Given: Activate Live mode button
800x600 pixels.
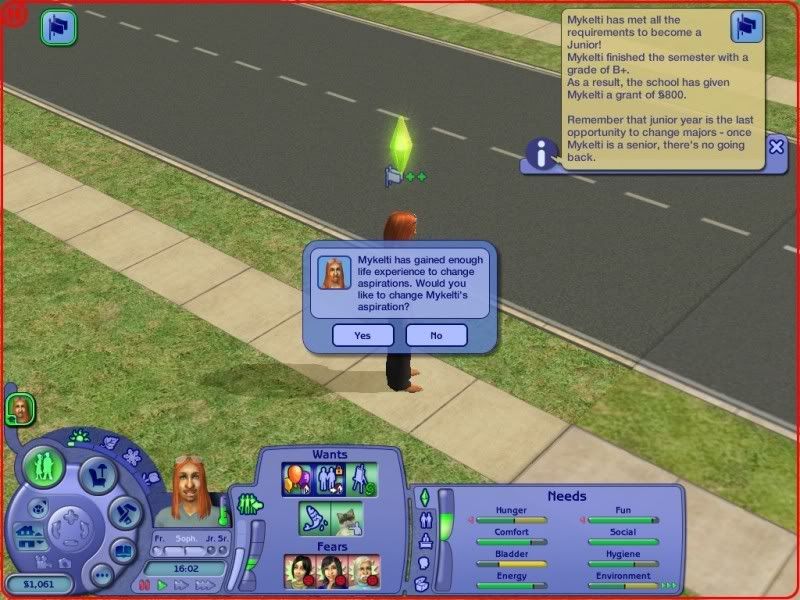Looking at the screenshot, I should 45,465.
